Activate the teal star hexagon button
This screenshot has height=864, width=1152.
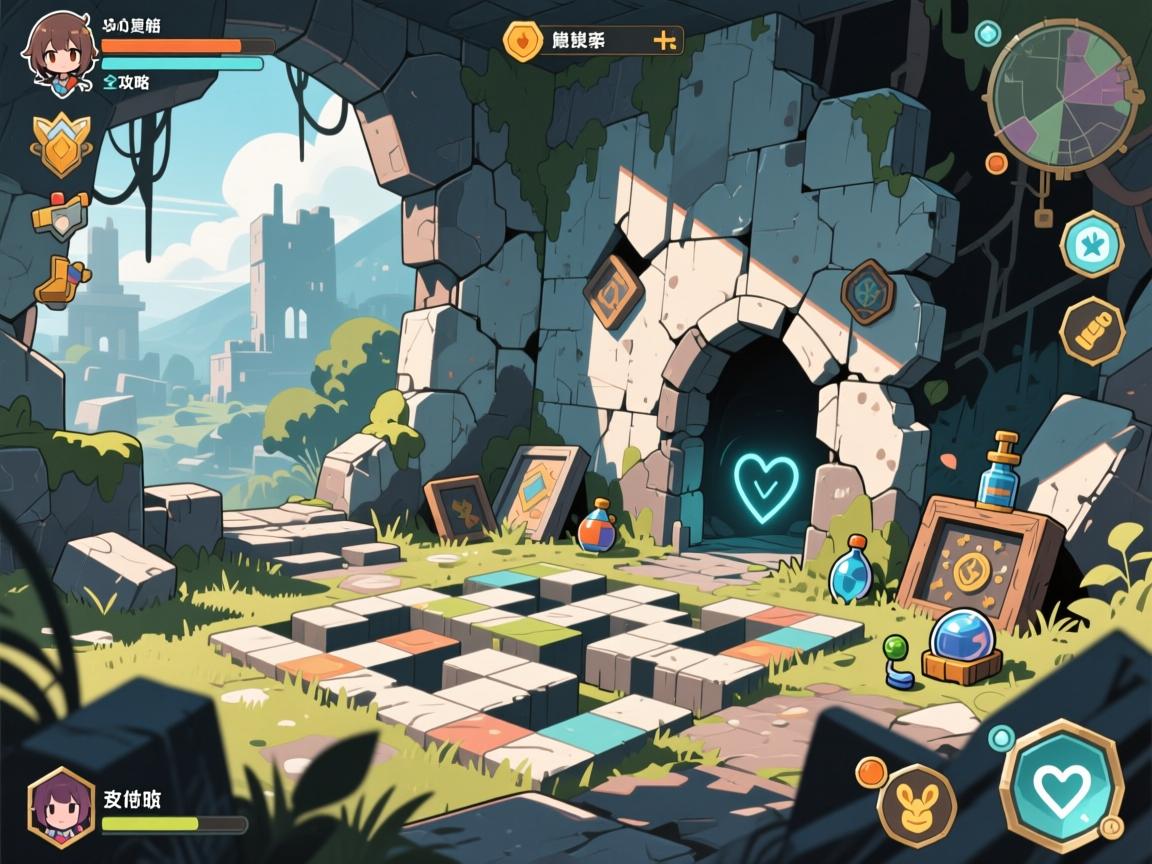(x=1091, y=243)
